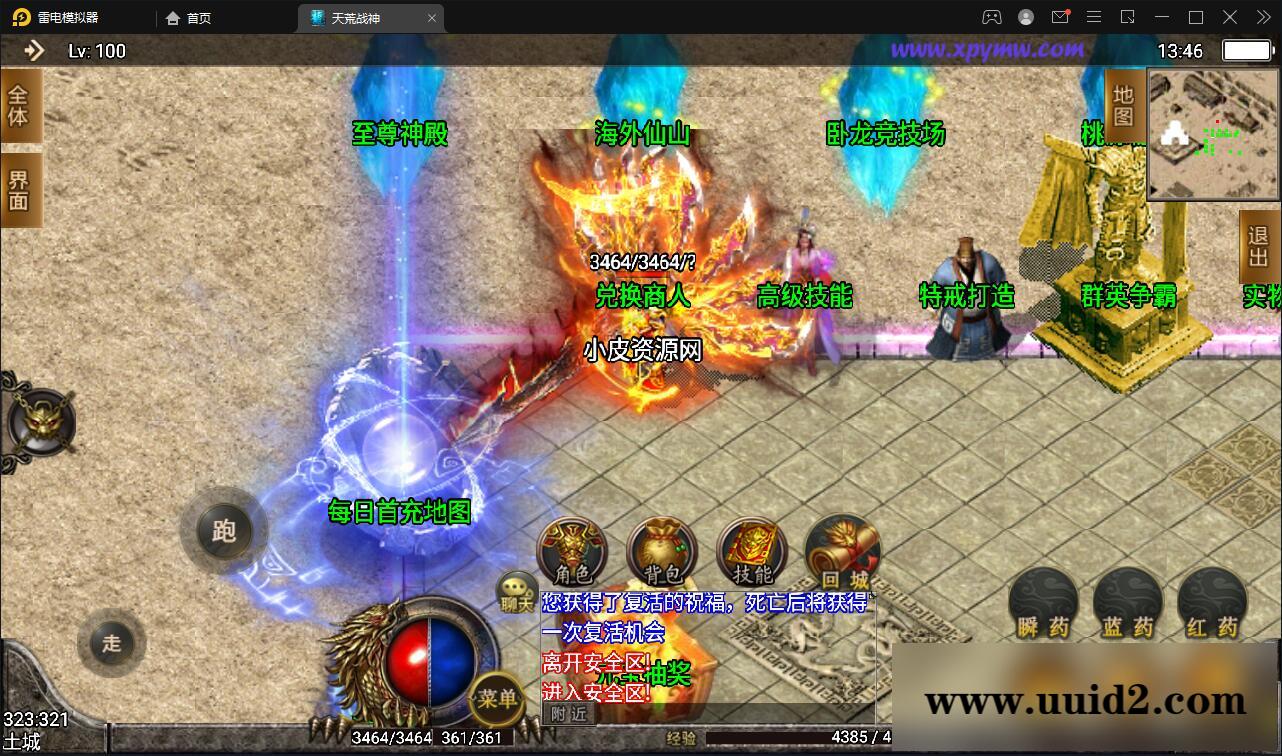Viewport: 1282px width, 756px height.
Task: Open the LDPlayer hamburger menu
Action: 1094,17
